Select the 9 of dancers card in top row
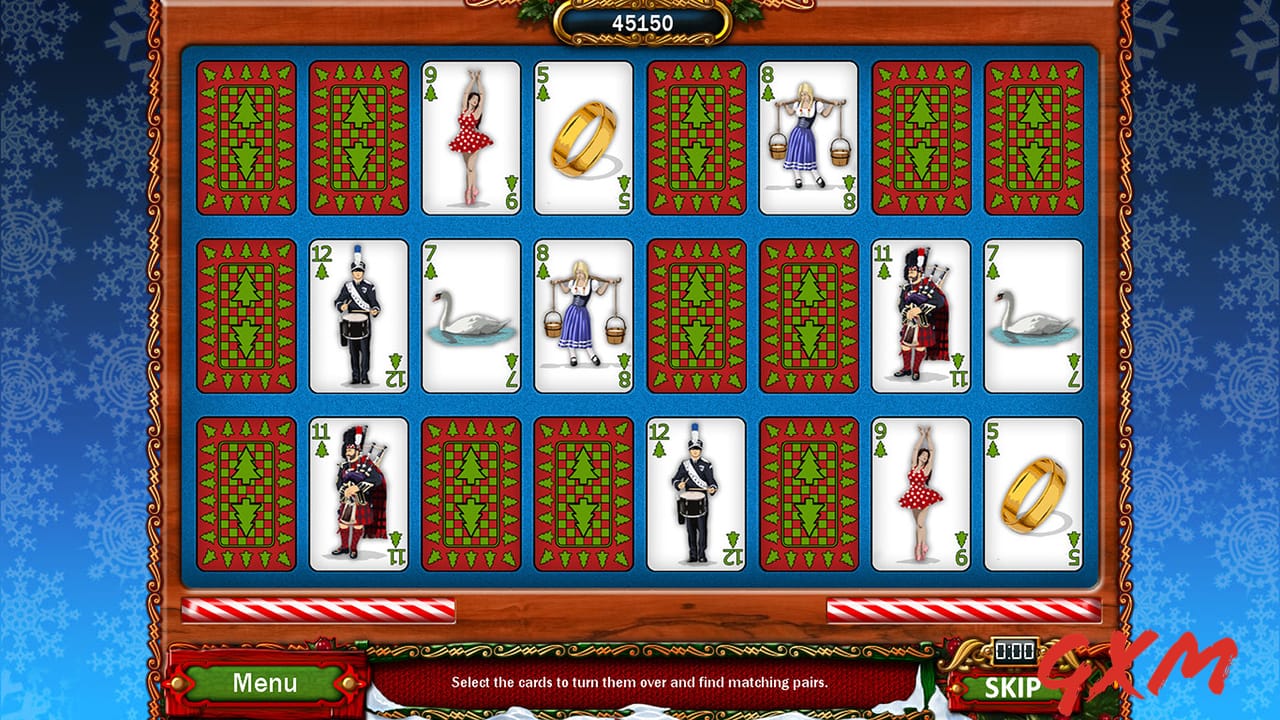This screenshot has width=1280, height=720. 470,138
